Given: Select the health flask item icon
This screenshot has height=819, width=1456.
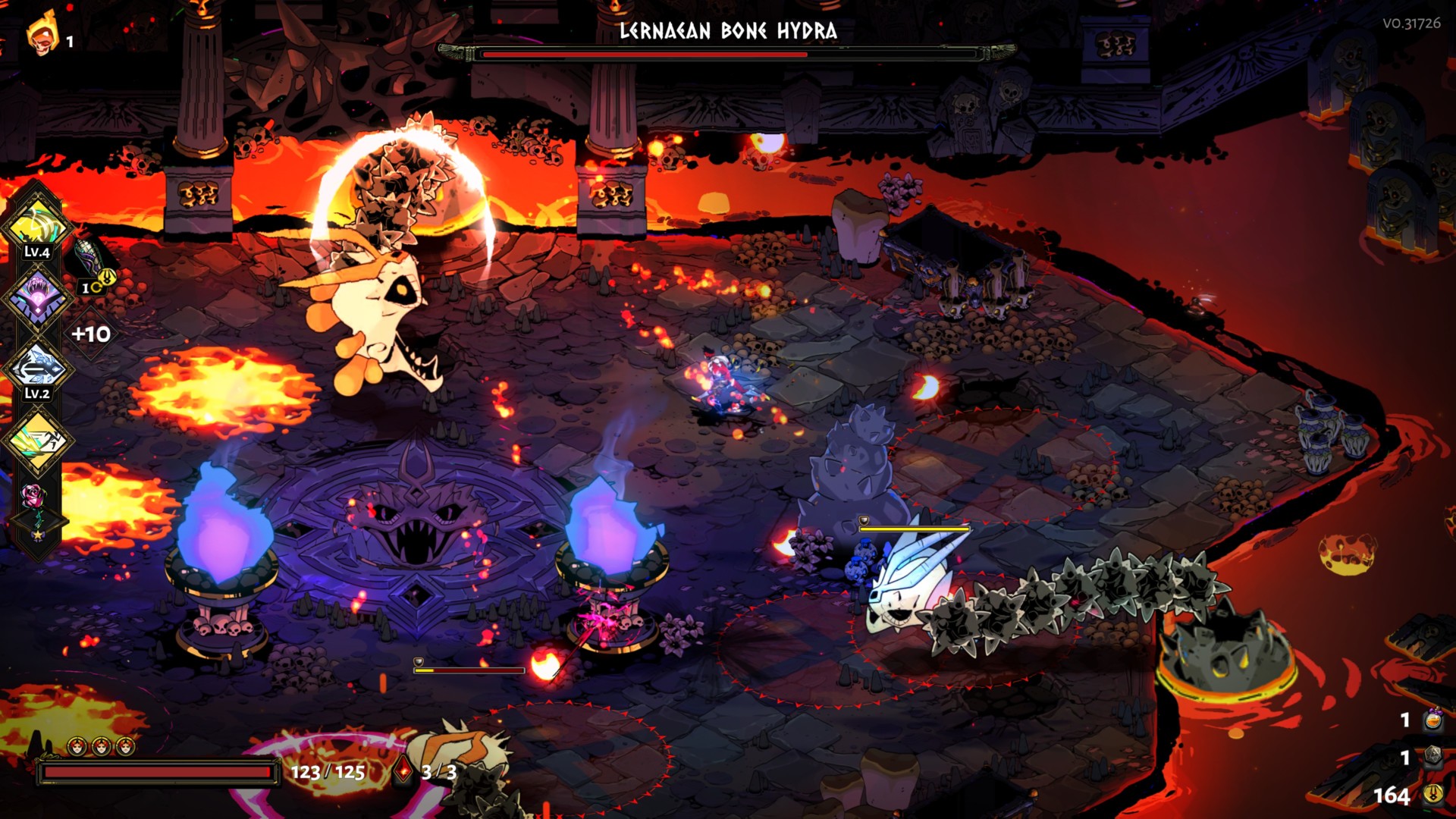Looking at the screenshot, I should (1432, 720).
